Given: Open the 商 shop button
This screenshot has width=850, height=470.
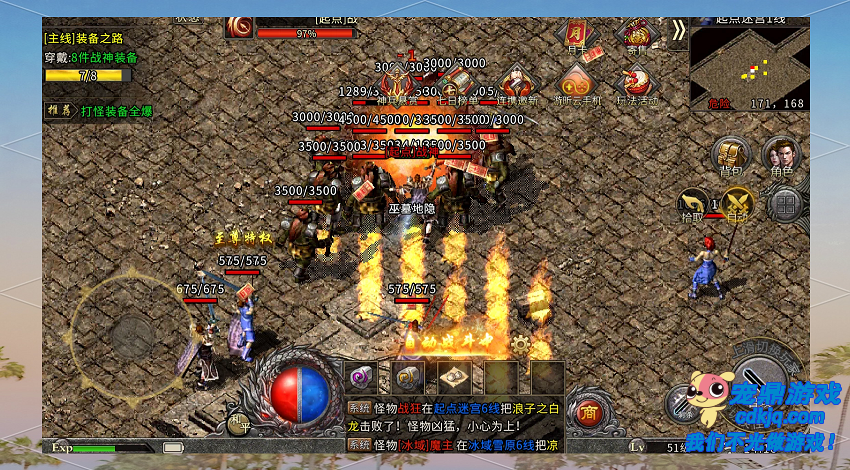Looking at the screenshot, I should (x=590, y=412).
